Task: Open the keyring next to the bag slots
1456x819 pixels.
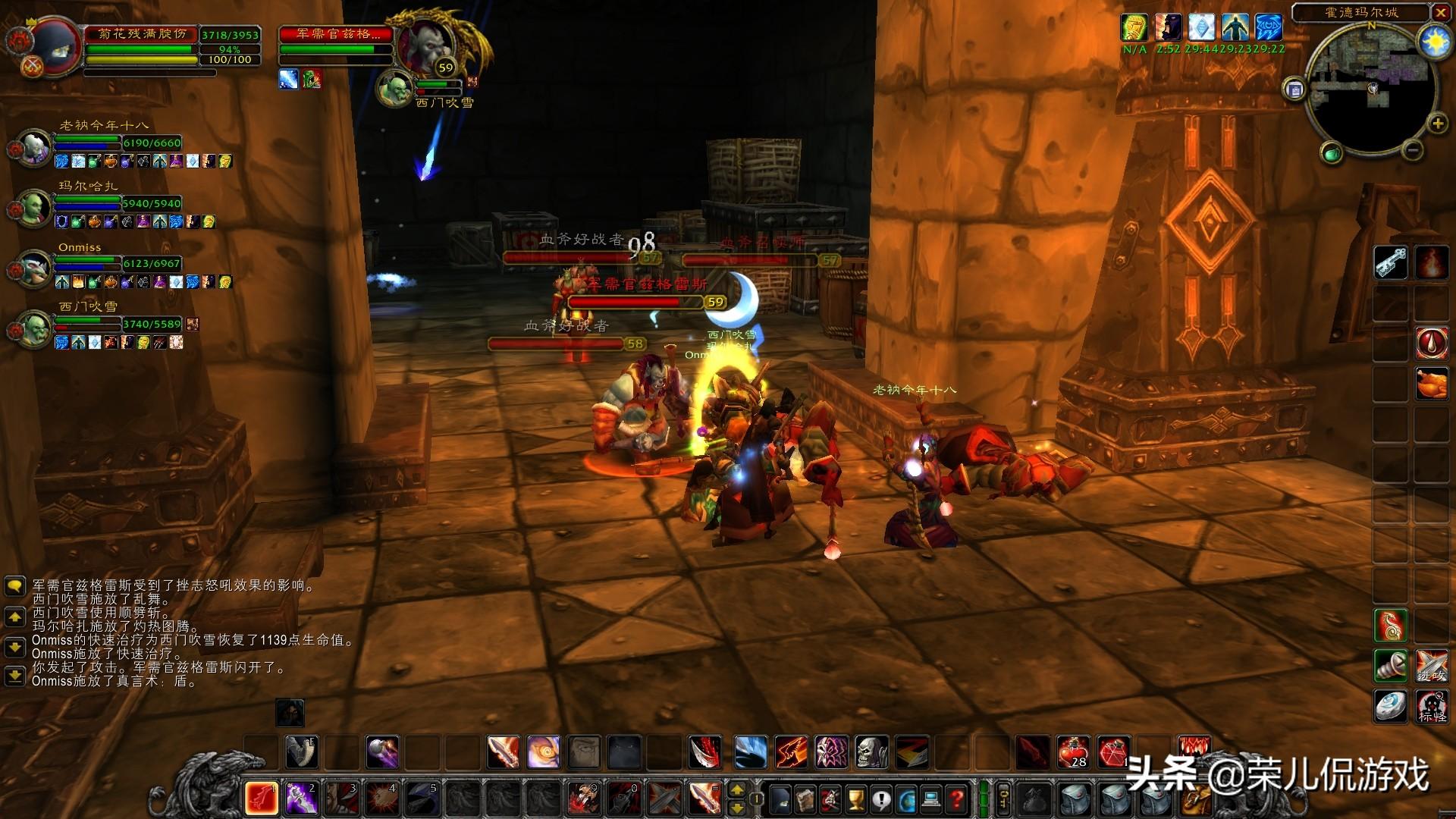Action: (1003, 799)
